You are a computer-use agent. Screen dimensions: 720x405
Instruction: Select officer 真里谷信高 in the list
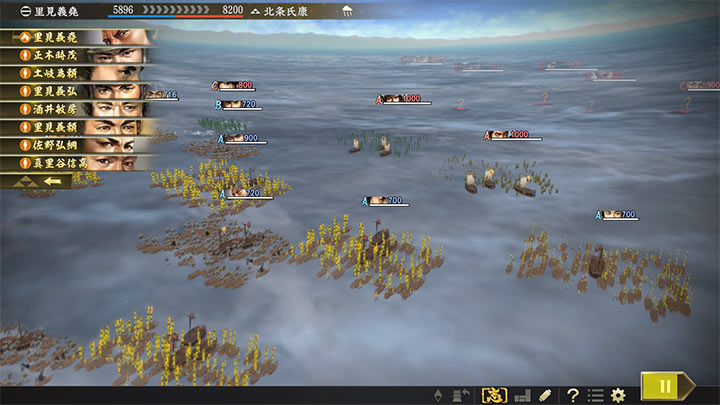(80, 163)
